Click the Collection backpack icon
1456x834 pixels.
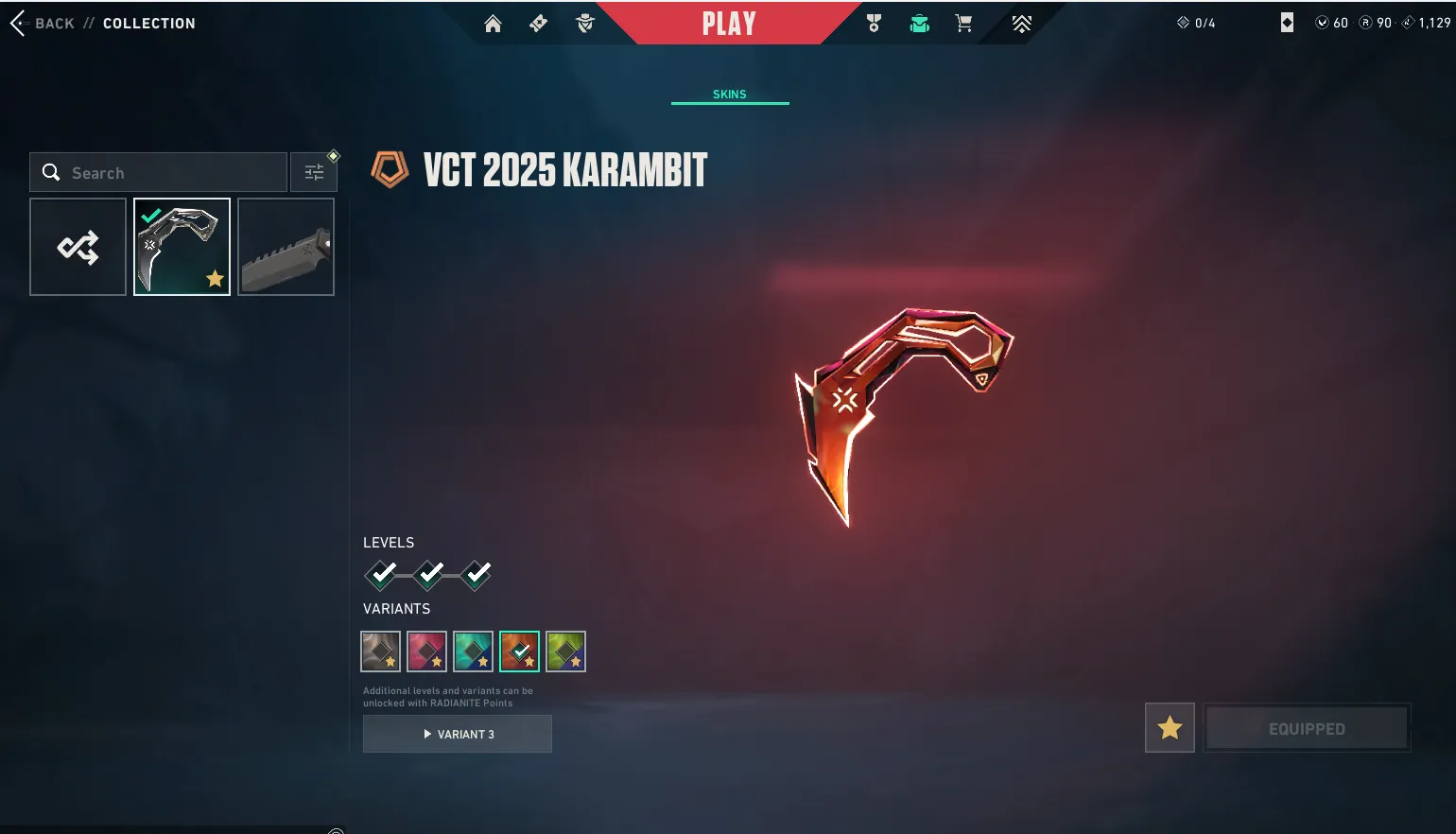tap(918, 24)
